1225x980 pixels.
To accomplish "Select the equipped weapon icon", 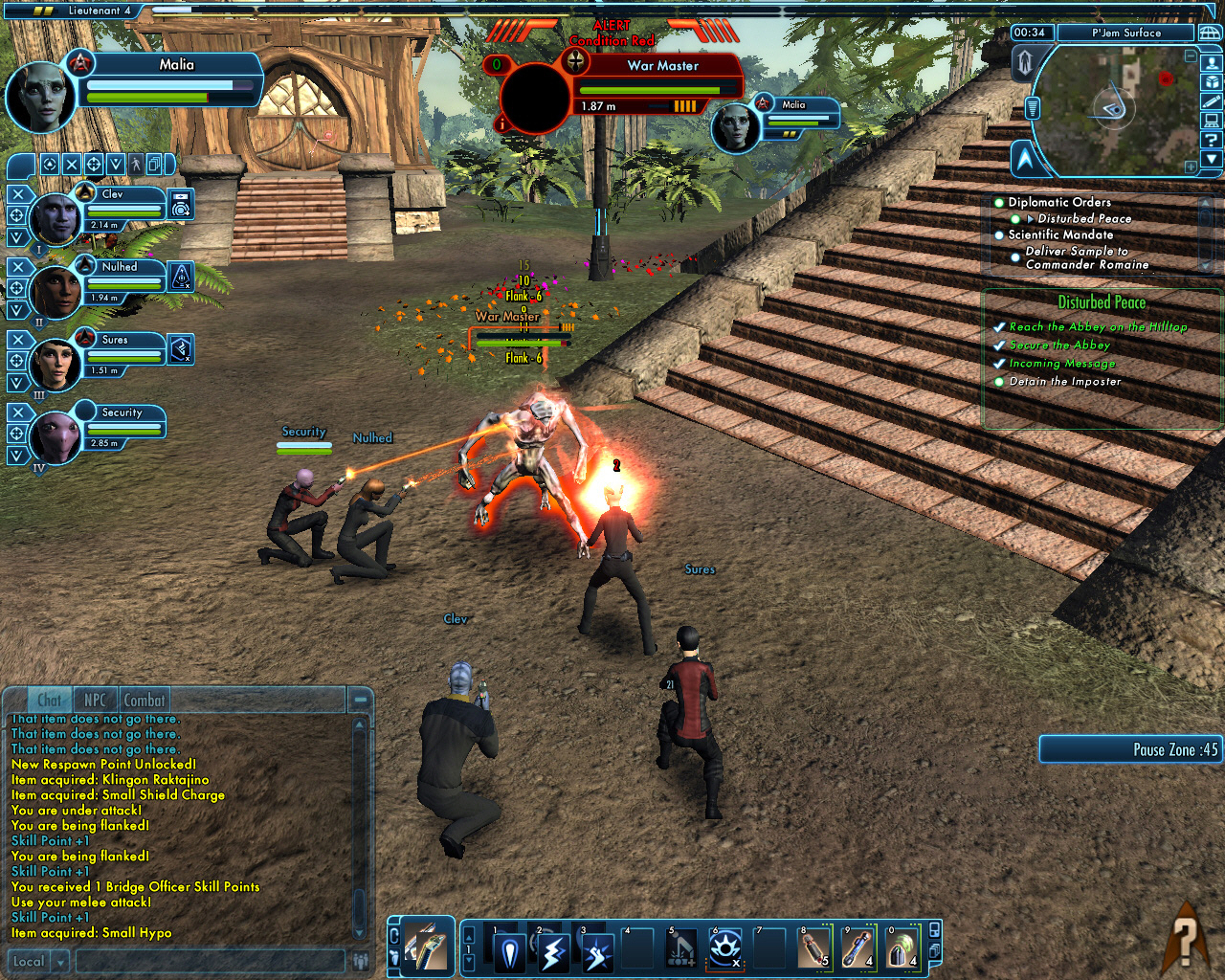I will point(426,947).
